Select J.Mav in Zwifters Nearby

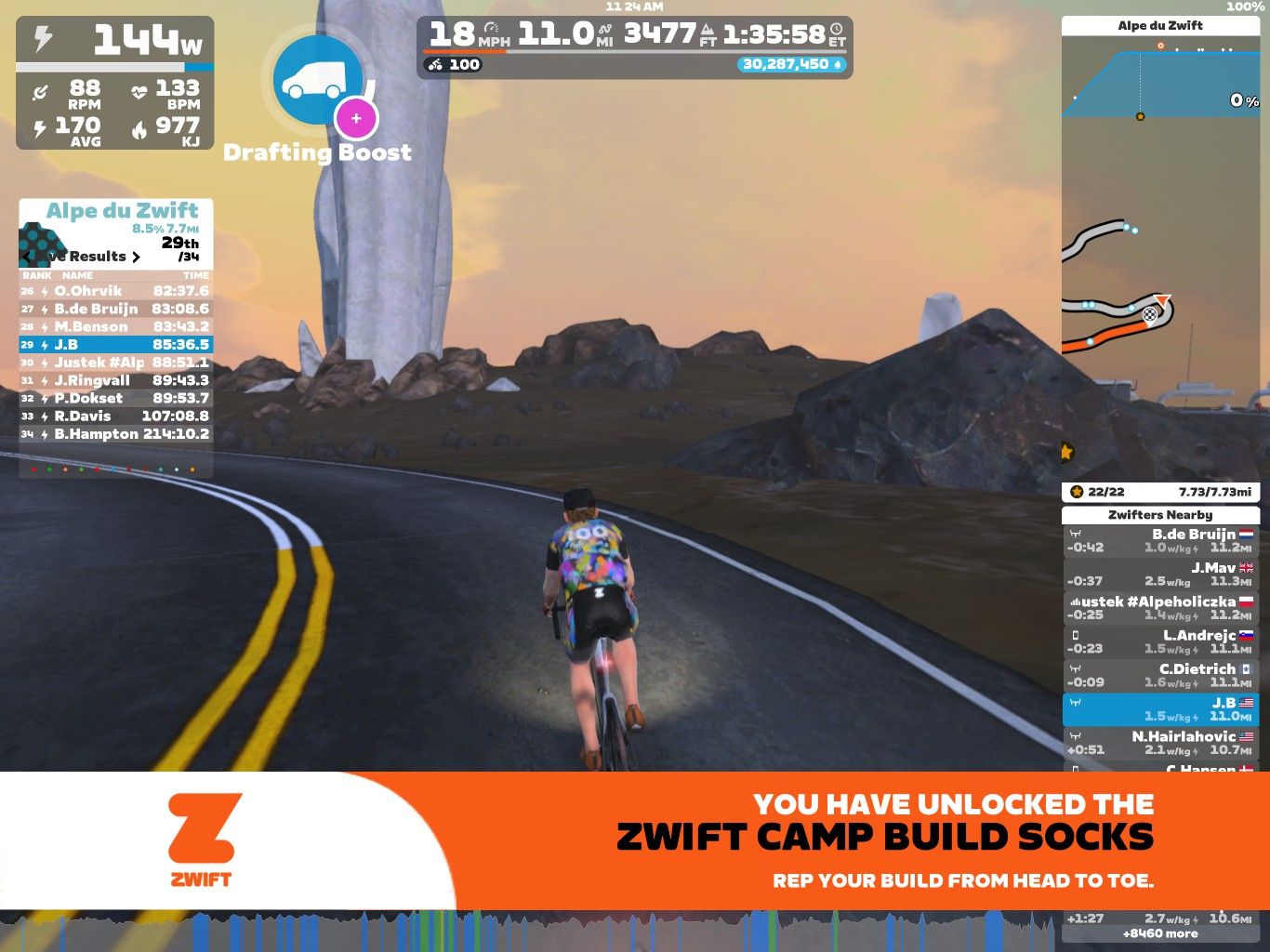click(x=1159, y=574)
